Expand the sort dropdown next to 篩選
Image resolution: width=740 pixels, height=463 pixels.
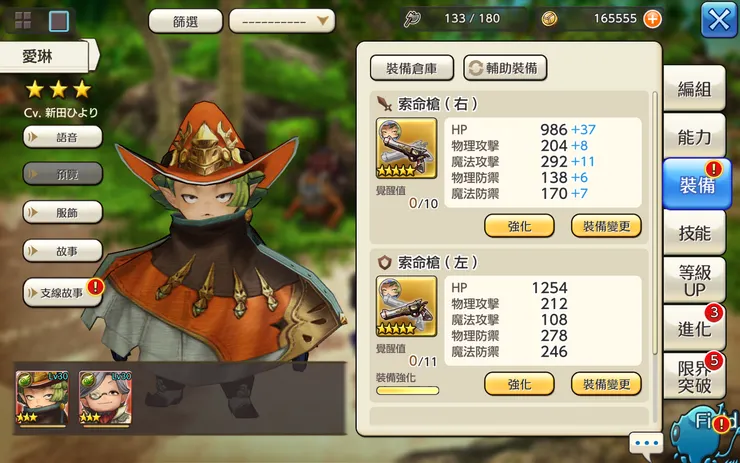pos(281,21)
